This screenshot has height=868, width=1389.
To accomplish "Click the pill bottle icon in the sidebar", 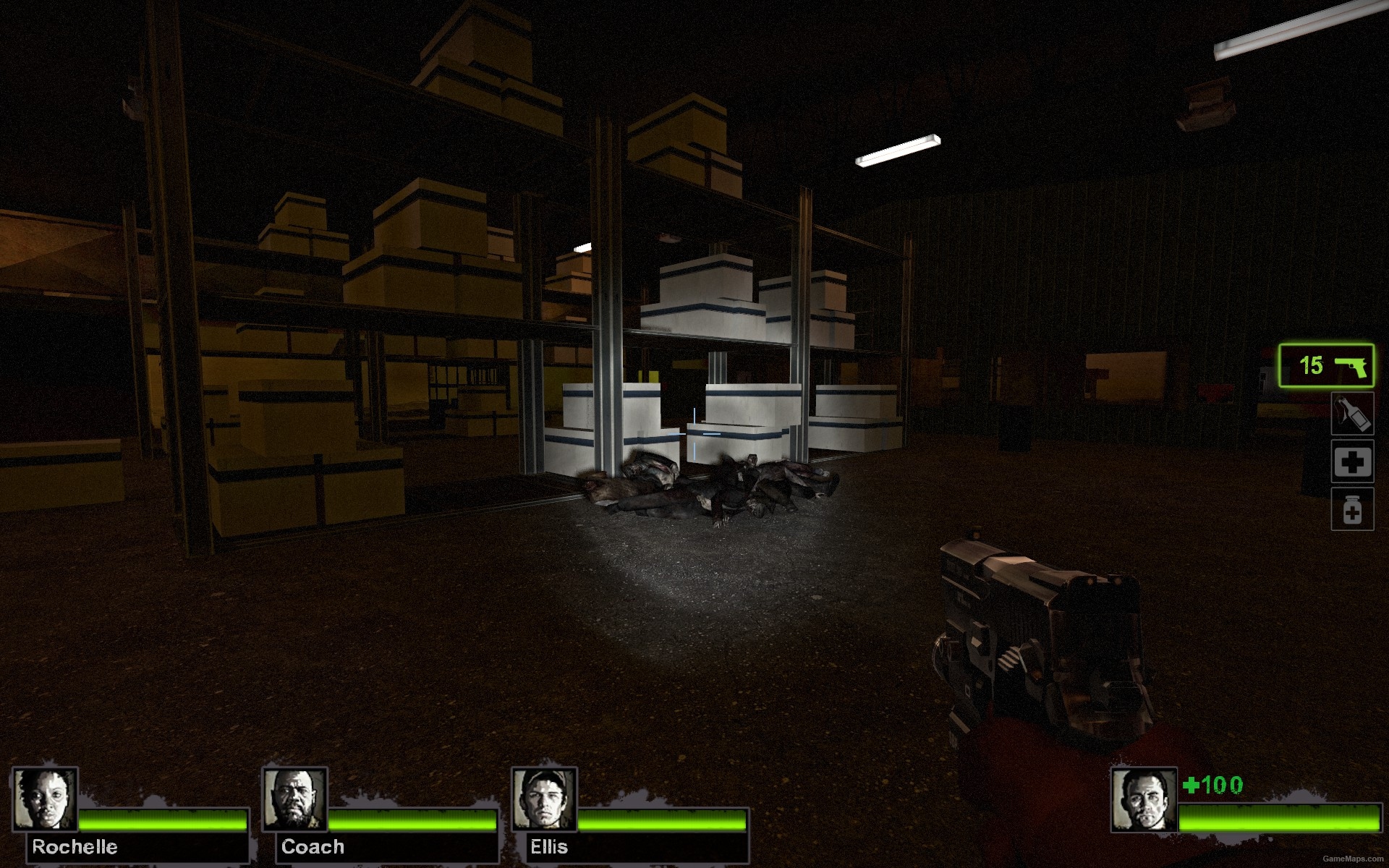I will [1351, 509].
